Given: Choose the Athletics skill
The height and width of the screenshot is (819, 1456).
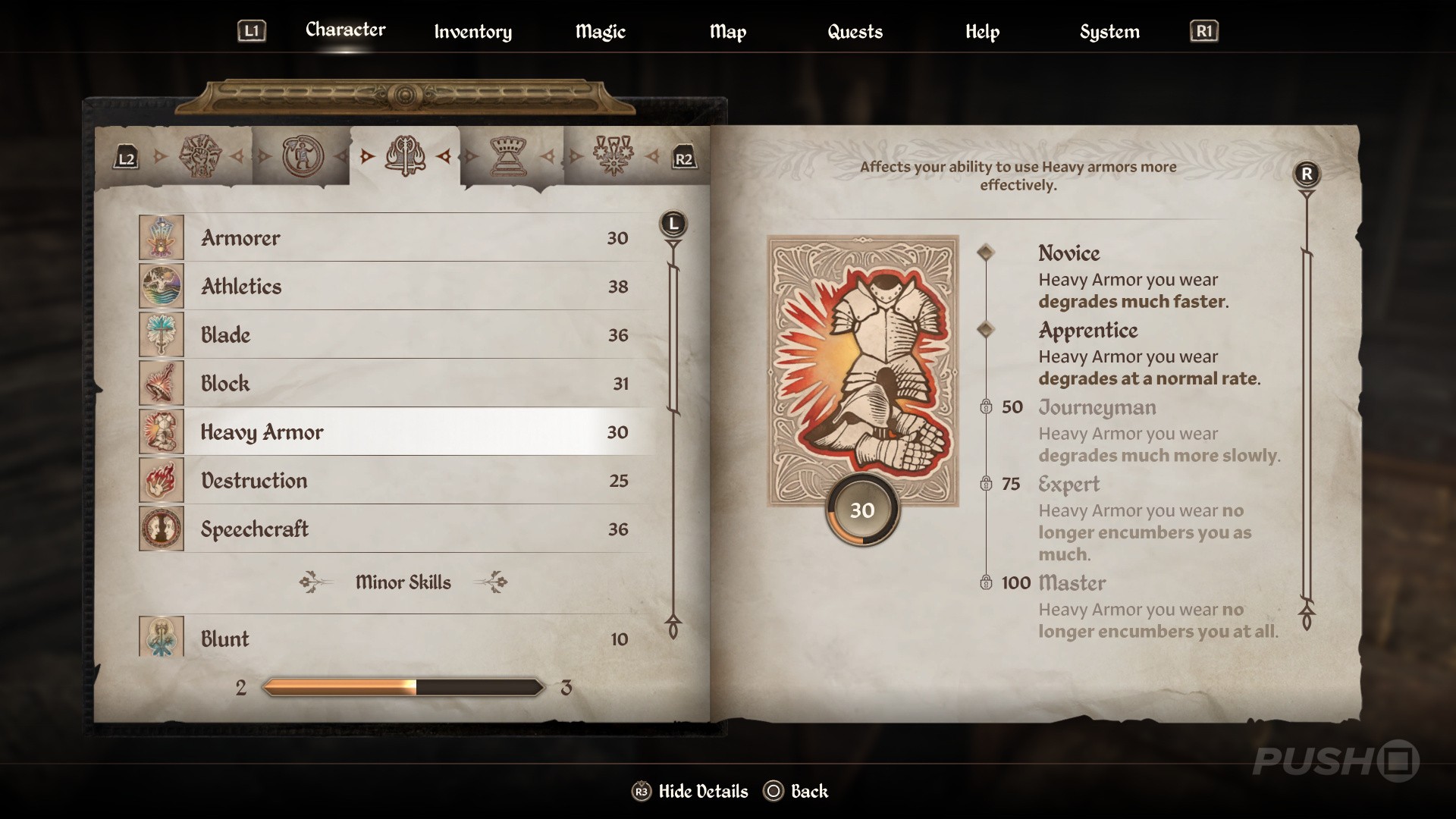Looking at the screenshot, I should (394, 287).
